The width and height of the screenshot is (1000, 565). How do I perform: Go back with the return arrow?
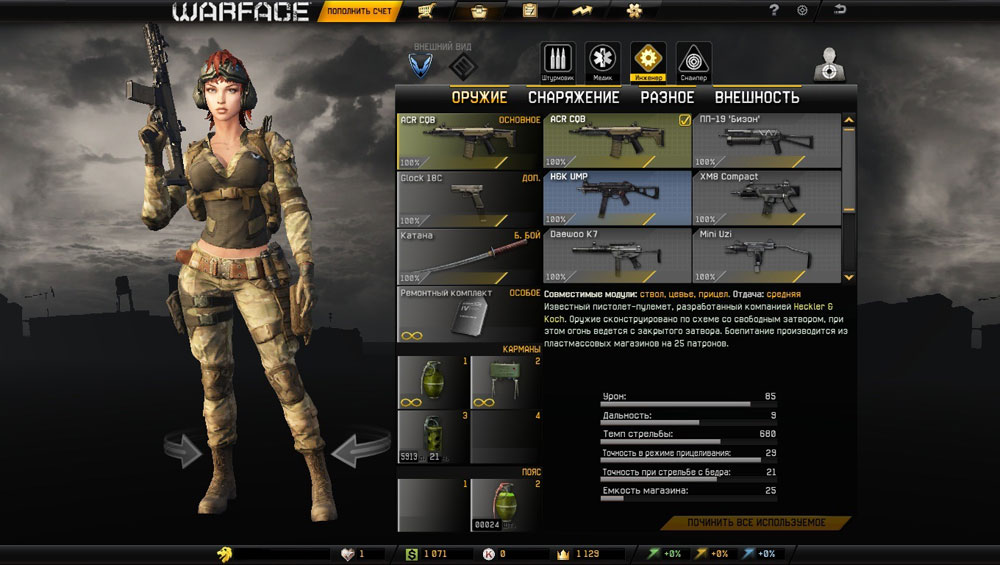(x=840, y=10)
